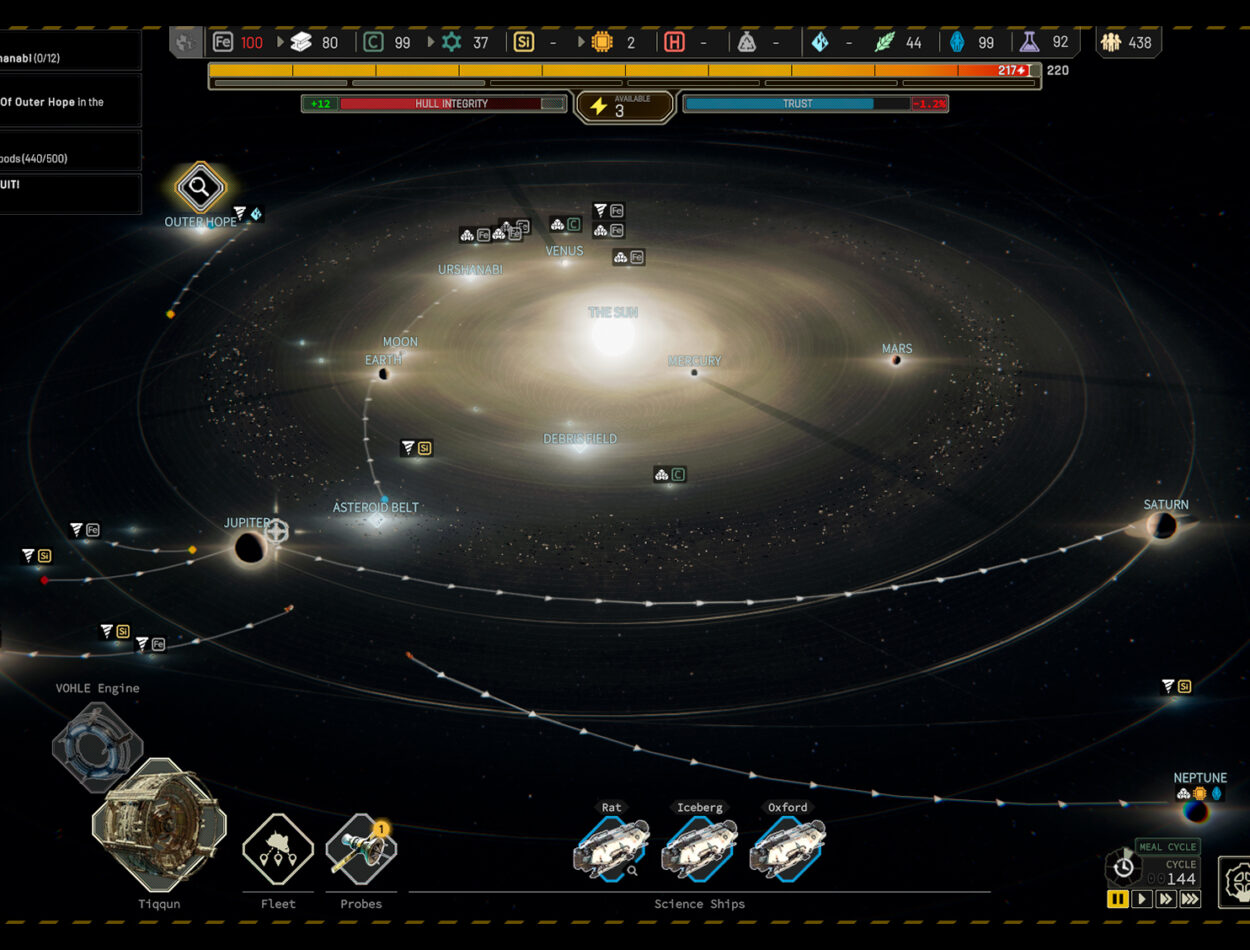The height and width of the screenshot is (950, 1250).
Task: Switch to double fast-forward speed
Action: point(1165,899)
